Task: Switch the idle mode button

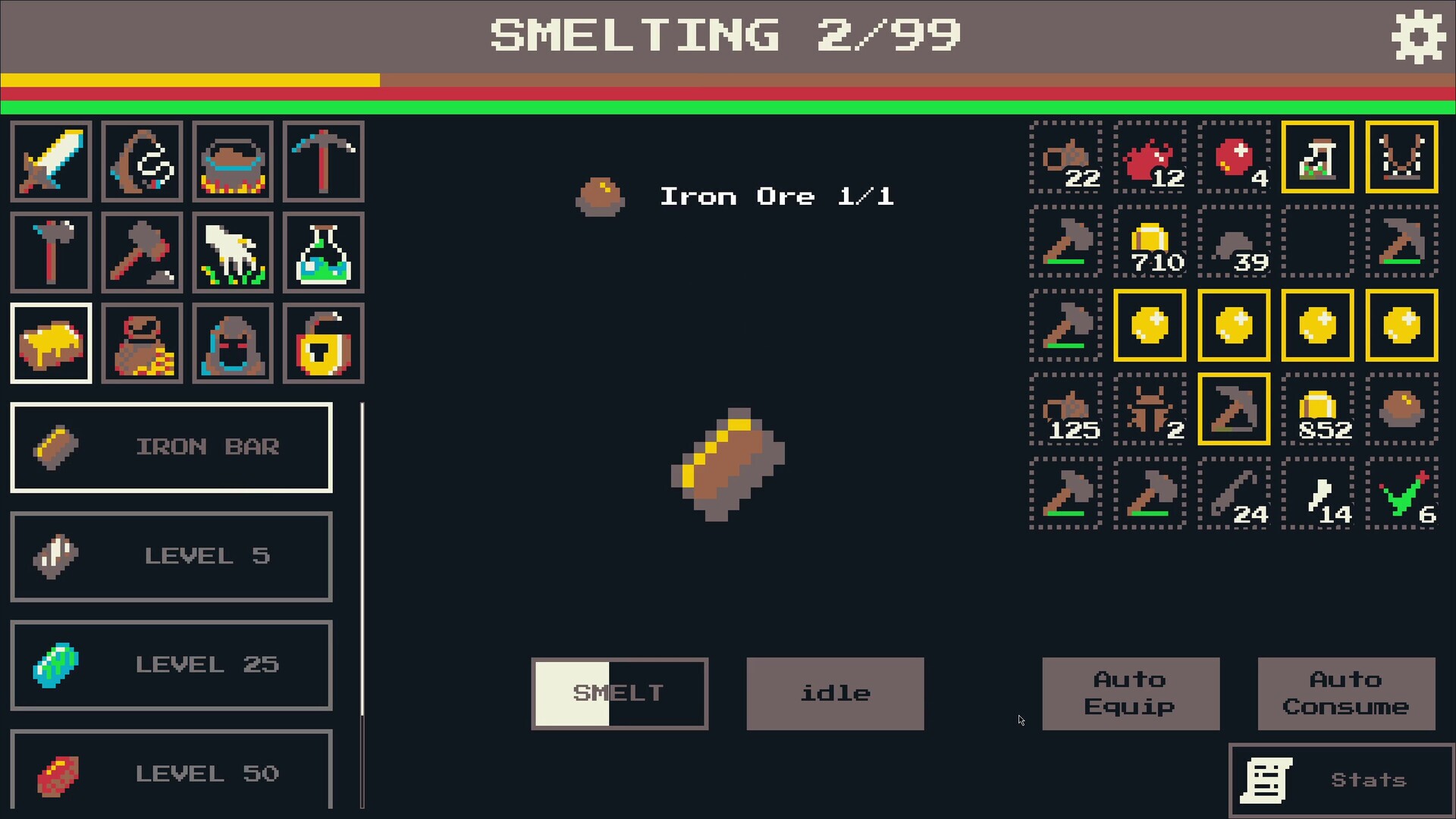Action: (835, 693)
